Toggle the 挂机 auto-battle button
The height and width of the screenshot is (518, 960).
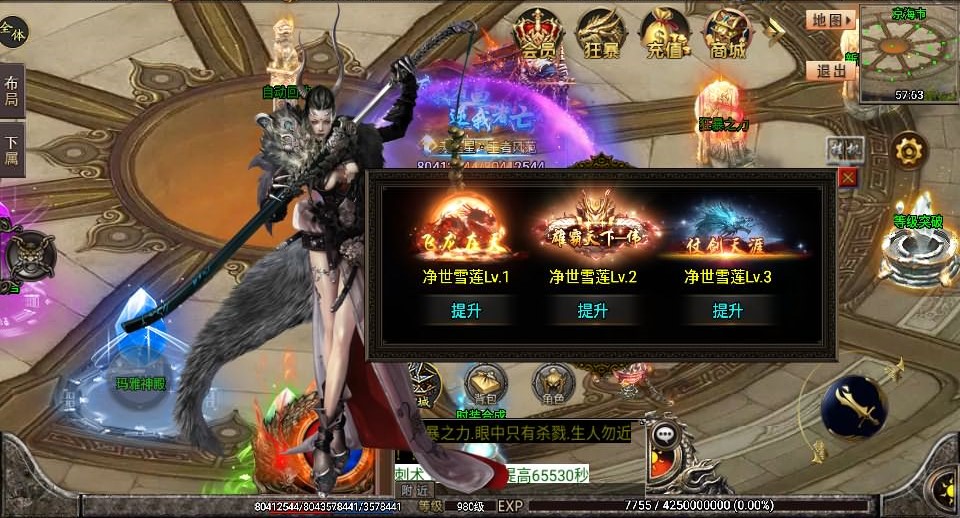pos(845,149)
